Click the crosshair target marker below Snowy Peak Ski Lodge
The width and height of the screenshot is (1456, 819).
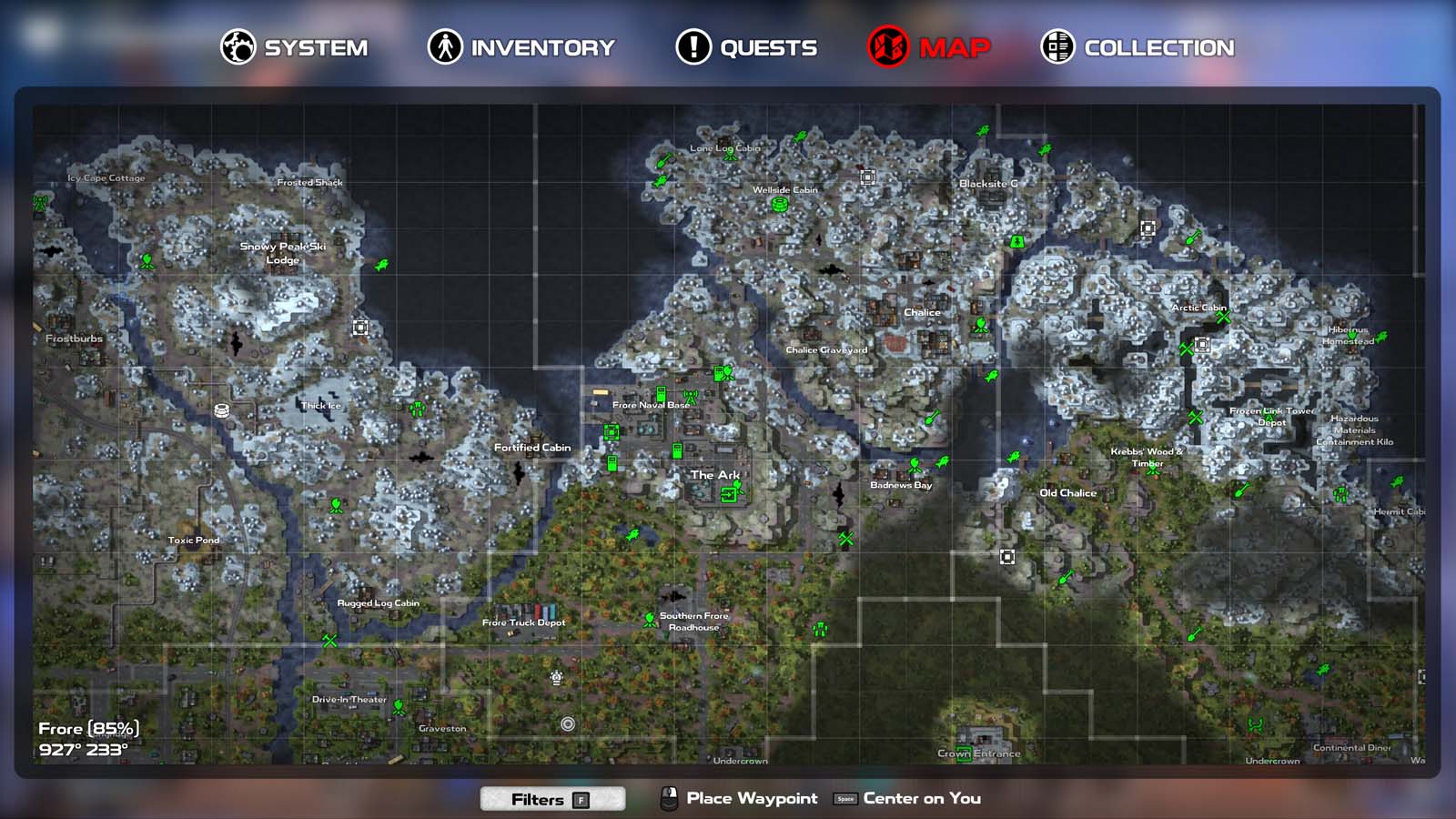(359, 326)
